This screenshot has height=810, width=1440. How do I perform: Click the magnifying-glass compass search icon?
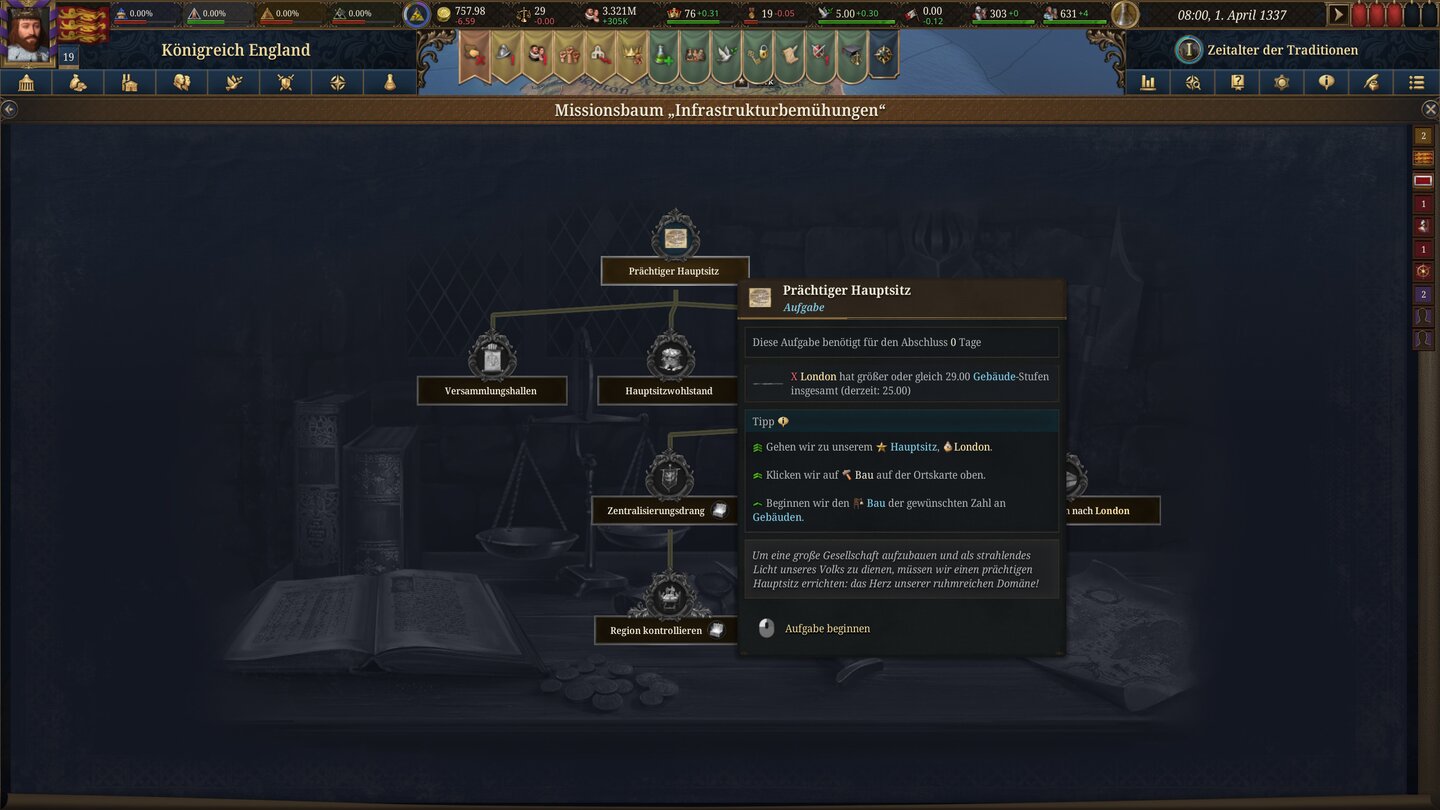[1192, 82]
